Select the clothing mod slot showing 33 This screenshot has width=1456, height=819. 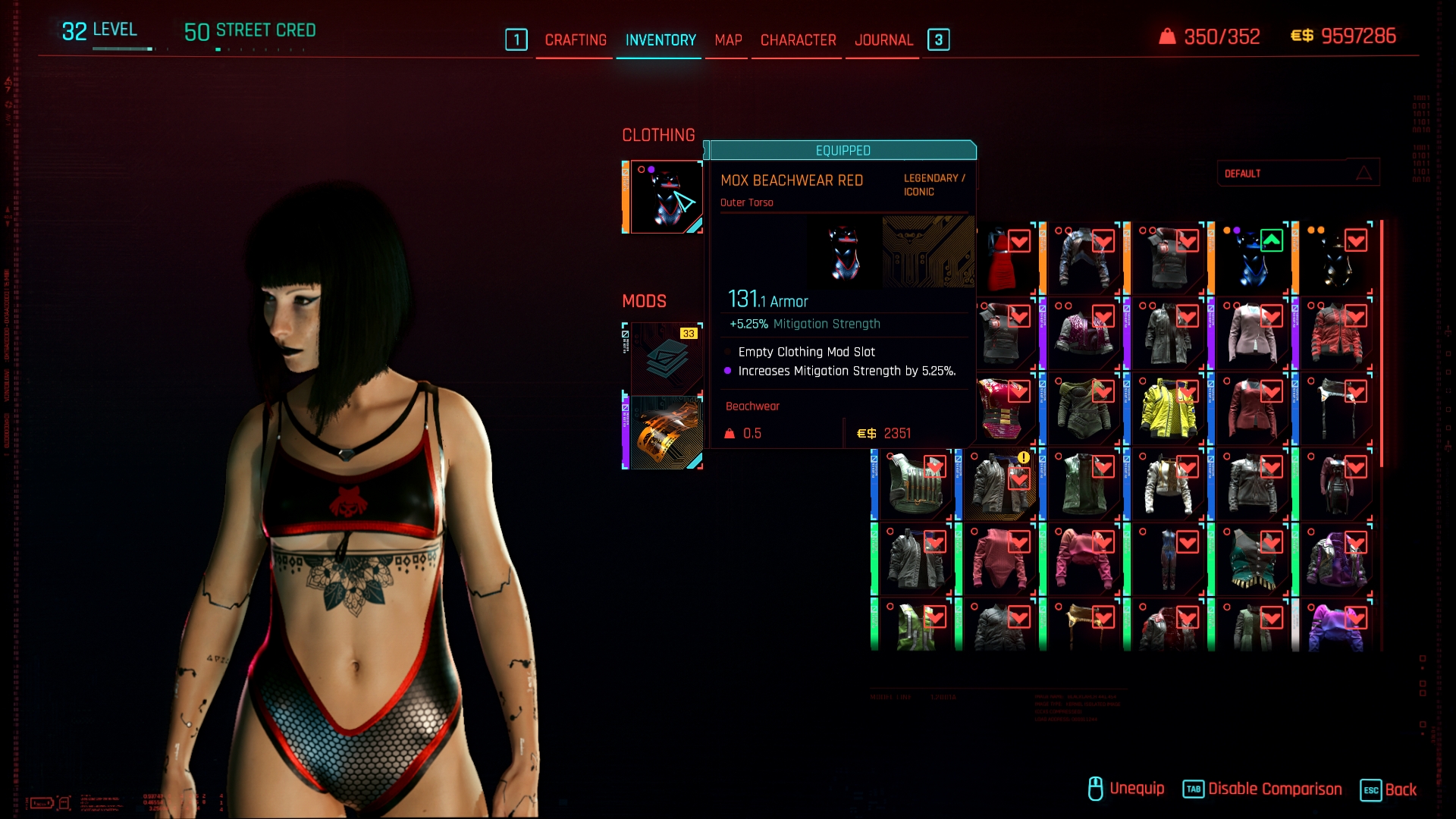point(665,358)
